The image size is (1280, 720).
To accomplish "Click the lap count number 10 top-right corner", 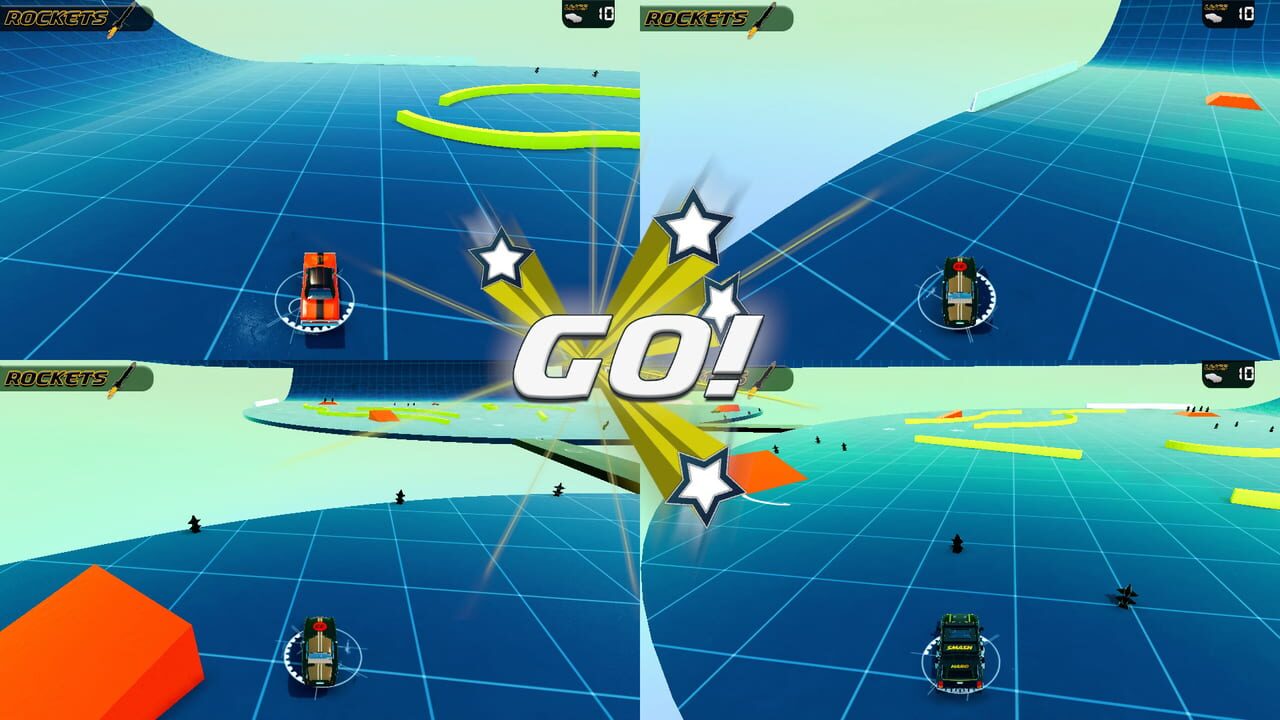I will 1247,14.
